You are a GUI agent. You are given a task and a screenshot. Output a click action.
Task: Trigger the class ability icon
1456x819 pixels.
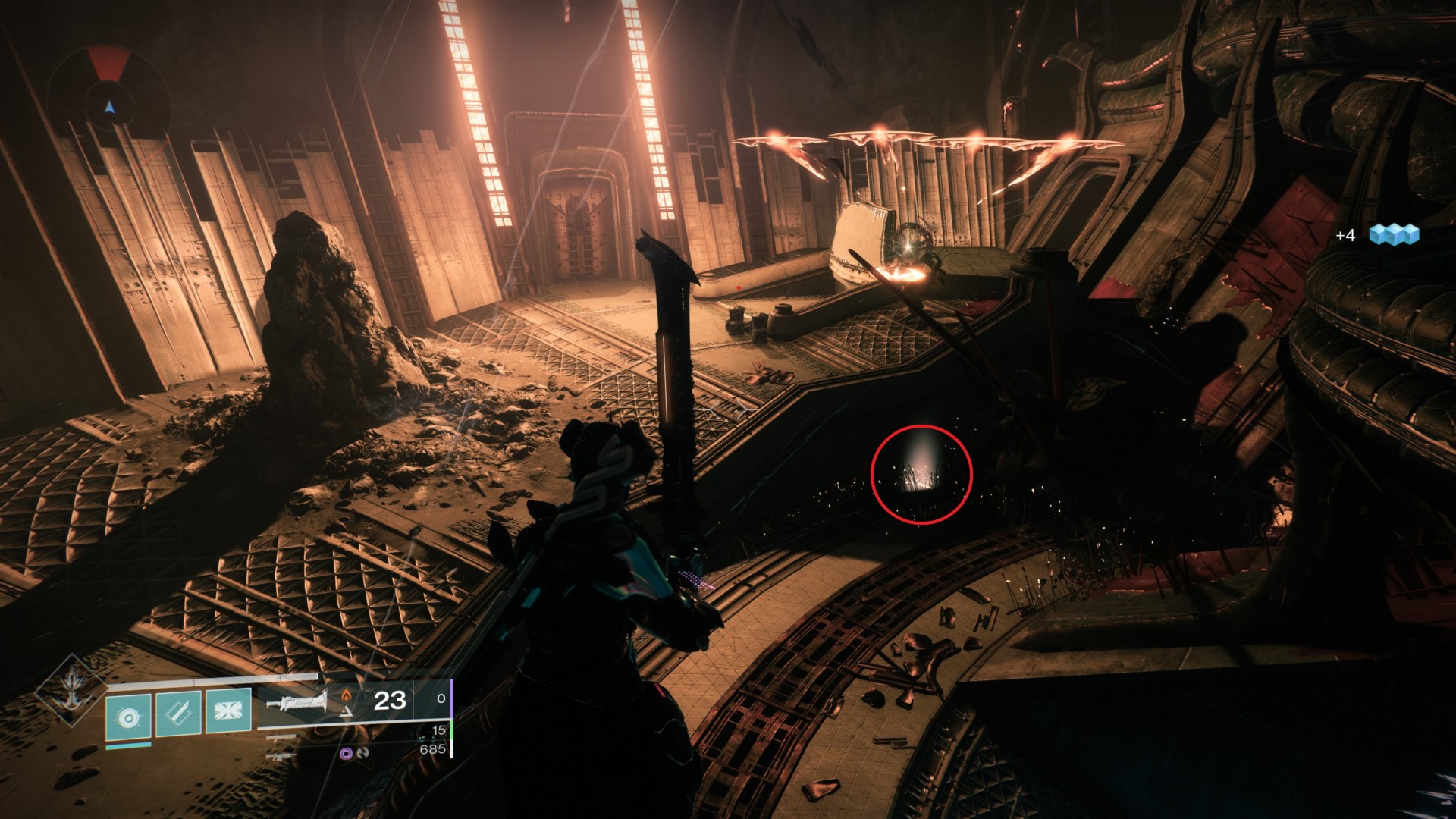pyautogui.click(x=228, y=712)
